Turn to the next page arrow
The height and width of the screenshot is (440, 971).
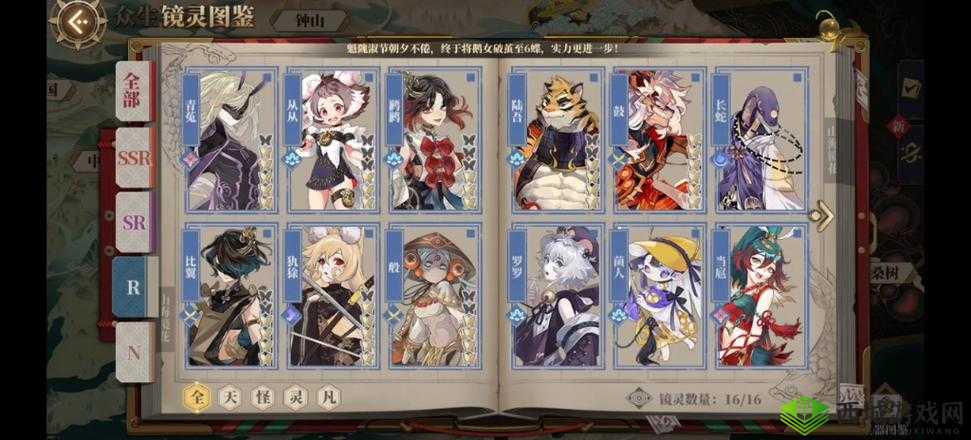point(823,214)
